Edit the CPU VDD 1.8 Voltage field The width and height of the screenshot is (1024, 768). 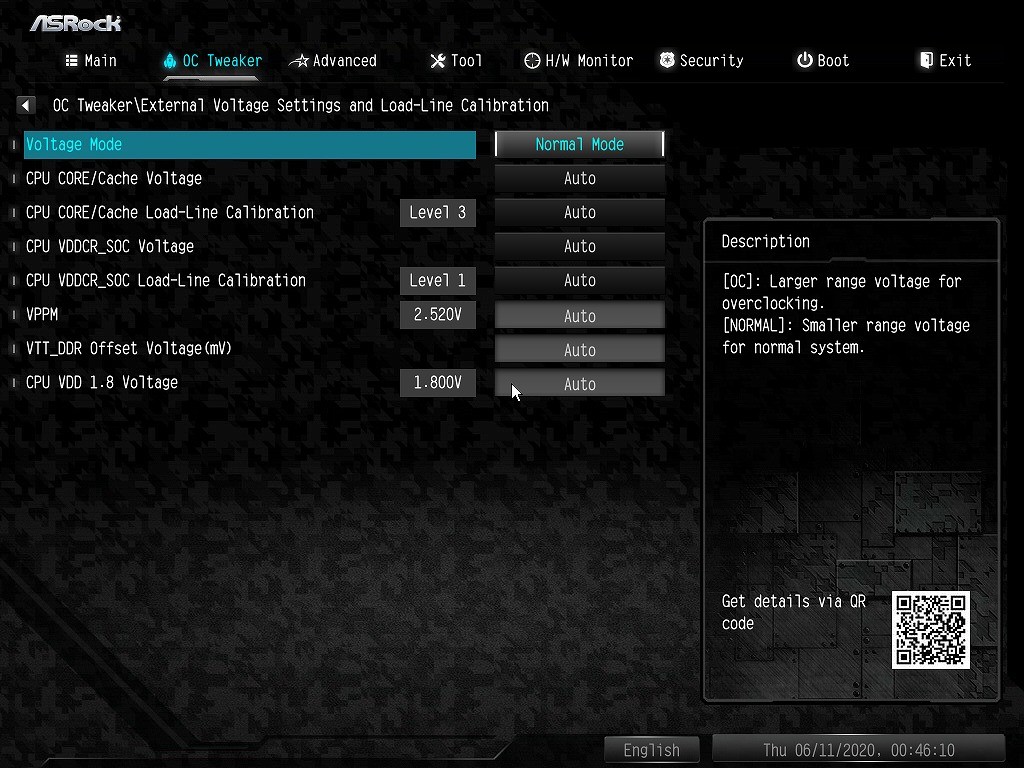tap(580, 384)
